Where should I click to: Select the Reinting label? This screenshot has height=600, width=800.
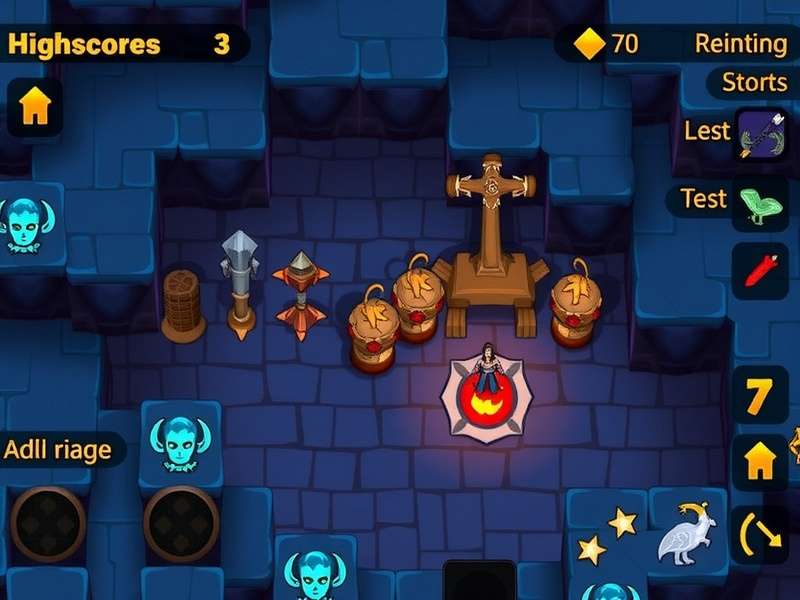(741, 43)
